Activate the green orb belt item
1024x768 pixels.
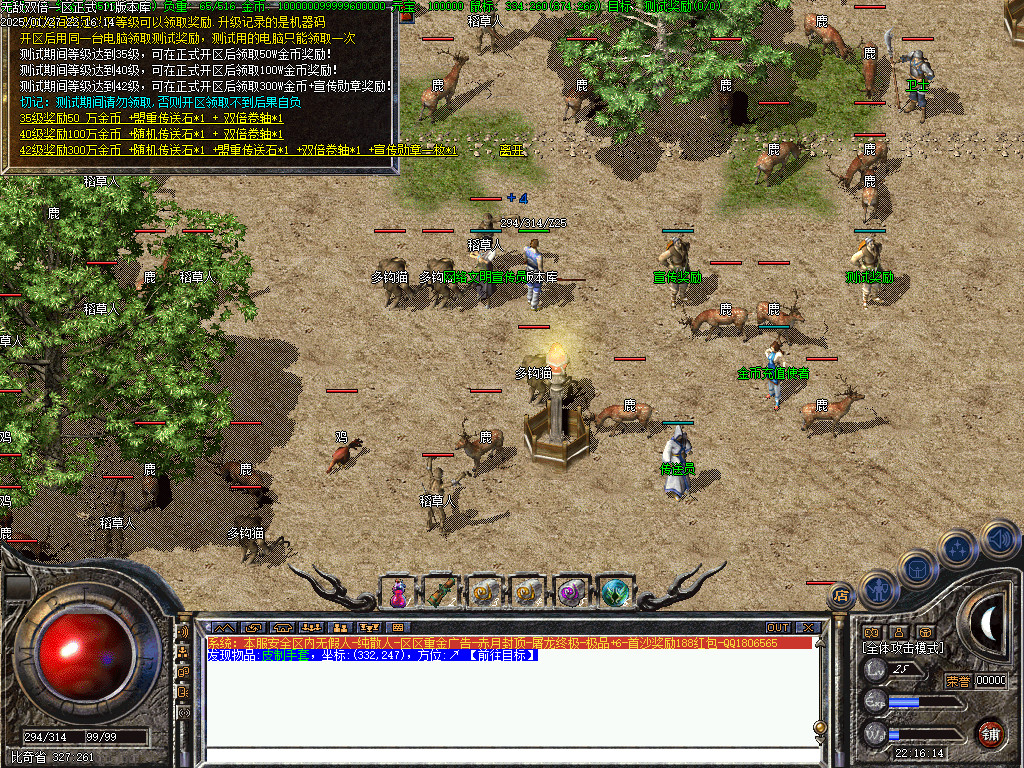coord(616,593)
